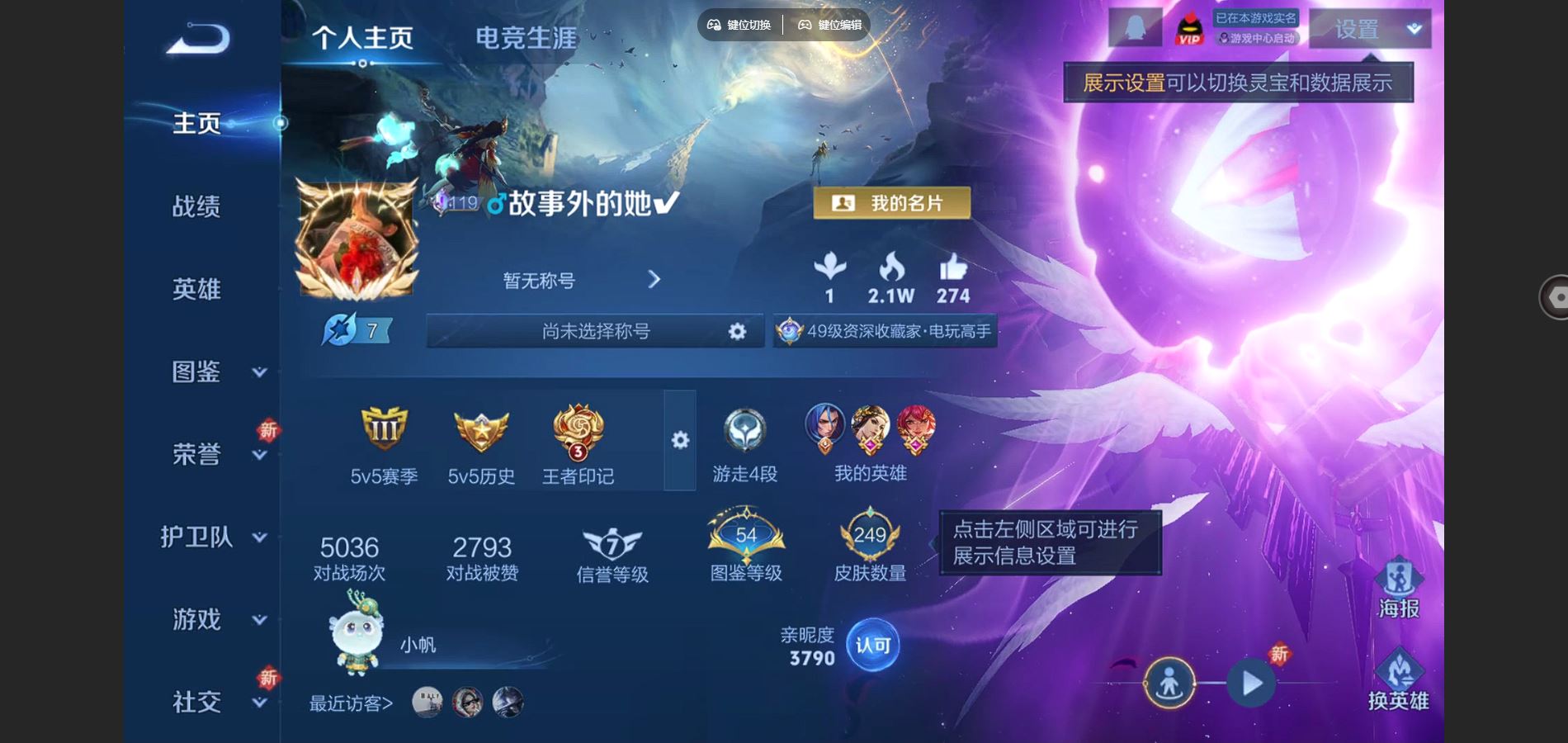Image resolution: width=1568 pixels, height=743 pixels.
Task: Click the pet companion 小帆 avatar
Action: coord(357,640)
